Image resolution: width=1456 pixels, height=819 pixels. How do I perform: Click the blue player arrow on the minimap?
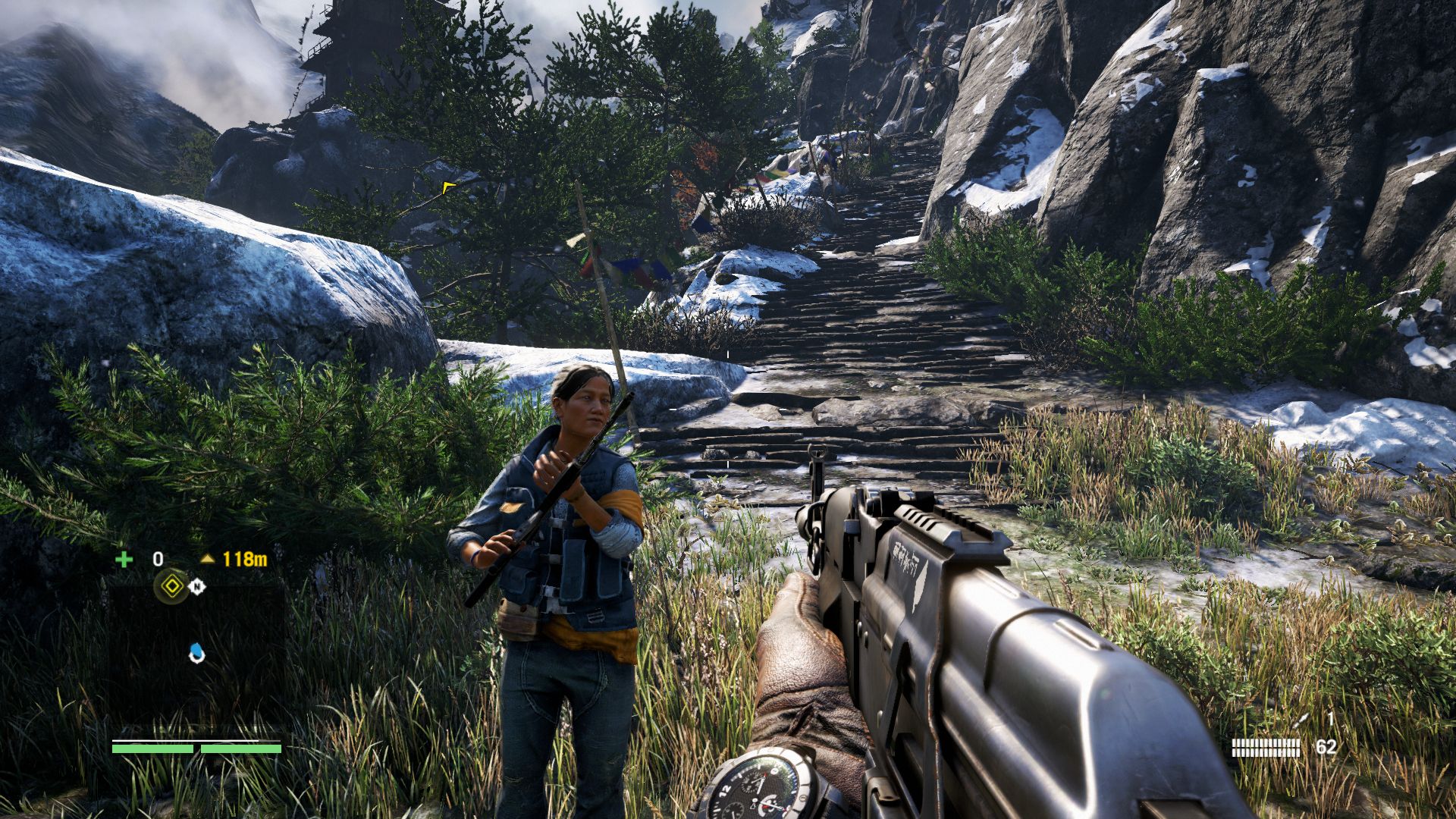click(197, 654)
